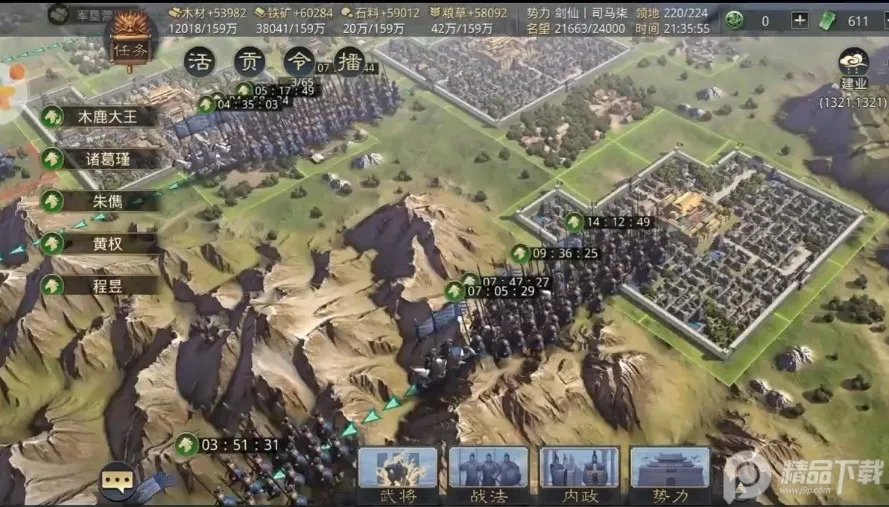The width and height of the screenshot is (889, 507).
Task: Open the 武将 generals menu
Action: tap(398, 474)
